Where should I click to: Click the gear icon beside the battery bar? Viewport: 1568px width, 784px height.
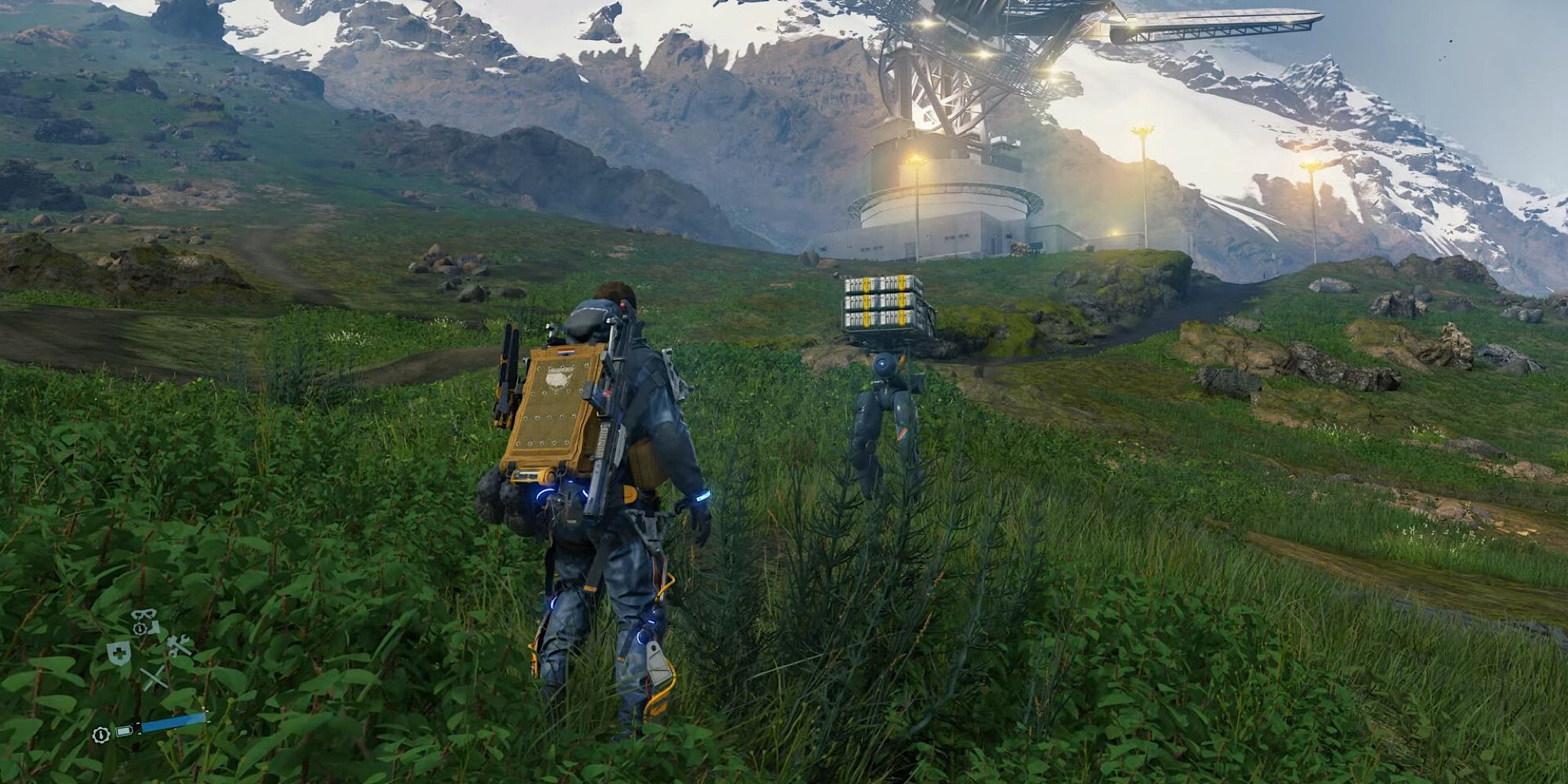pyautogui.click(x=102, y=735)
